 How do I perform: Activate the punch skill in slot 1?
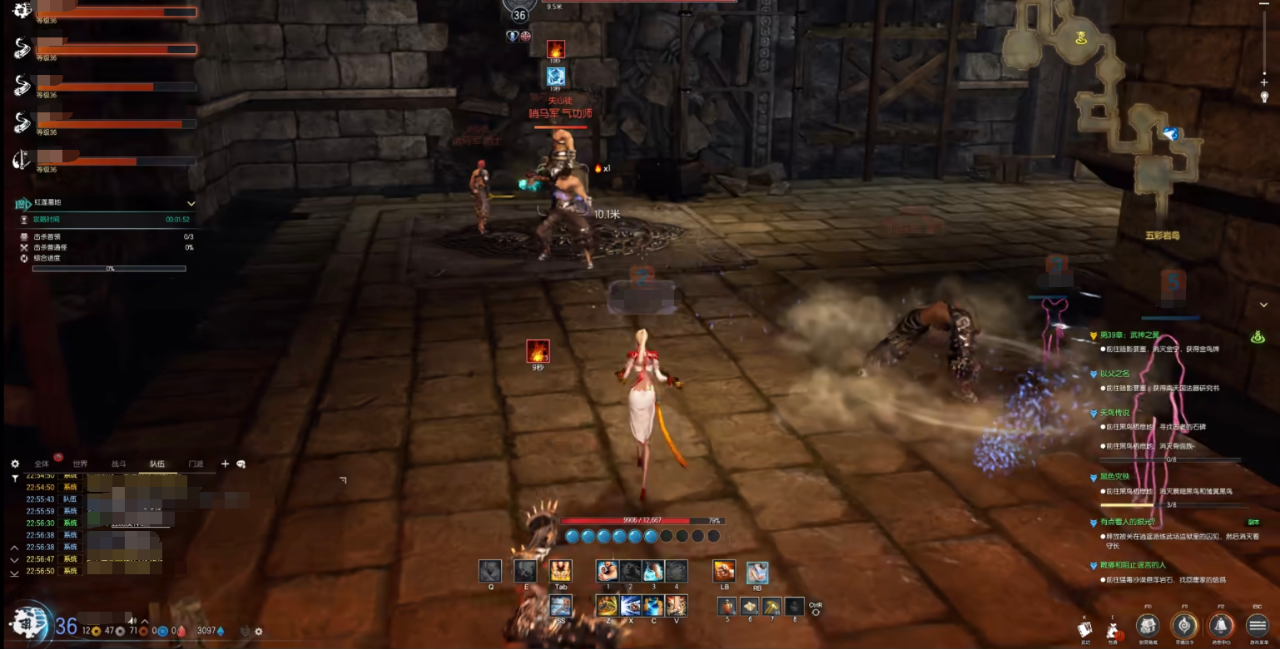tap(608, 570)
